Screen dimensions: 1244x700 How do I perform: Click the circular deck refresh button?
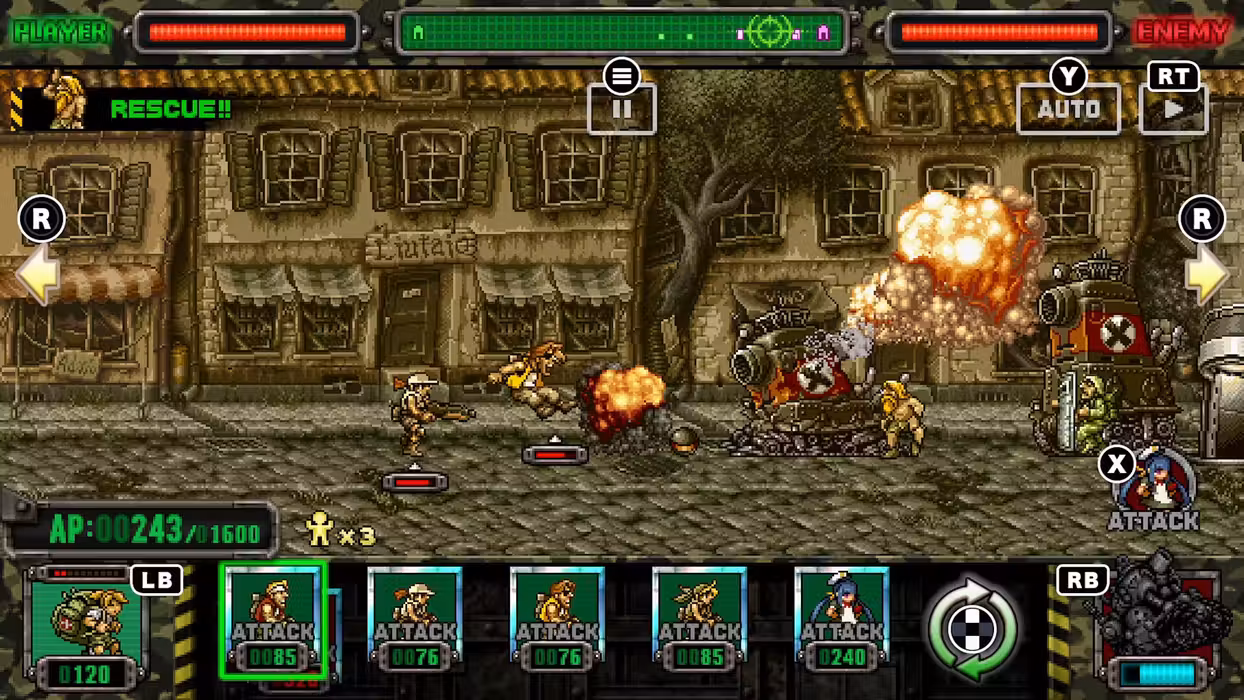[x=972, y=627]
